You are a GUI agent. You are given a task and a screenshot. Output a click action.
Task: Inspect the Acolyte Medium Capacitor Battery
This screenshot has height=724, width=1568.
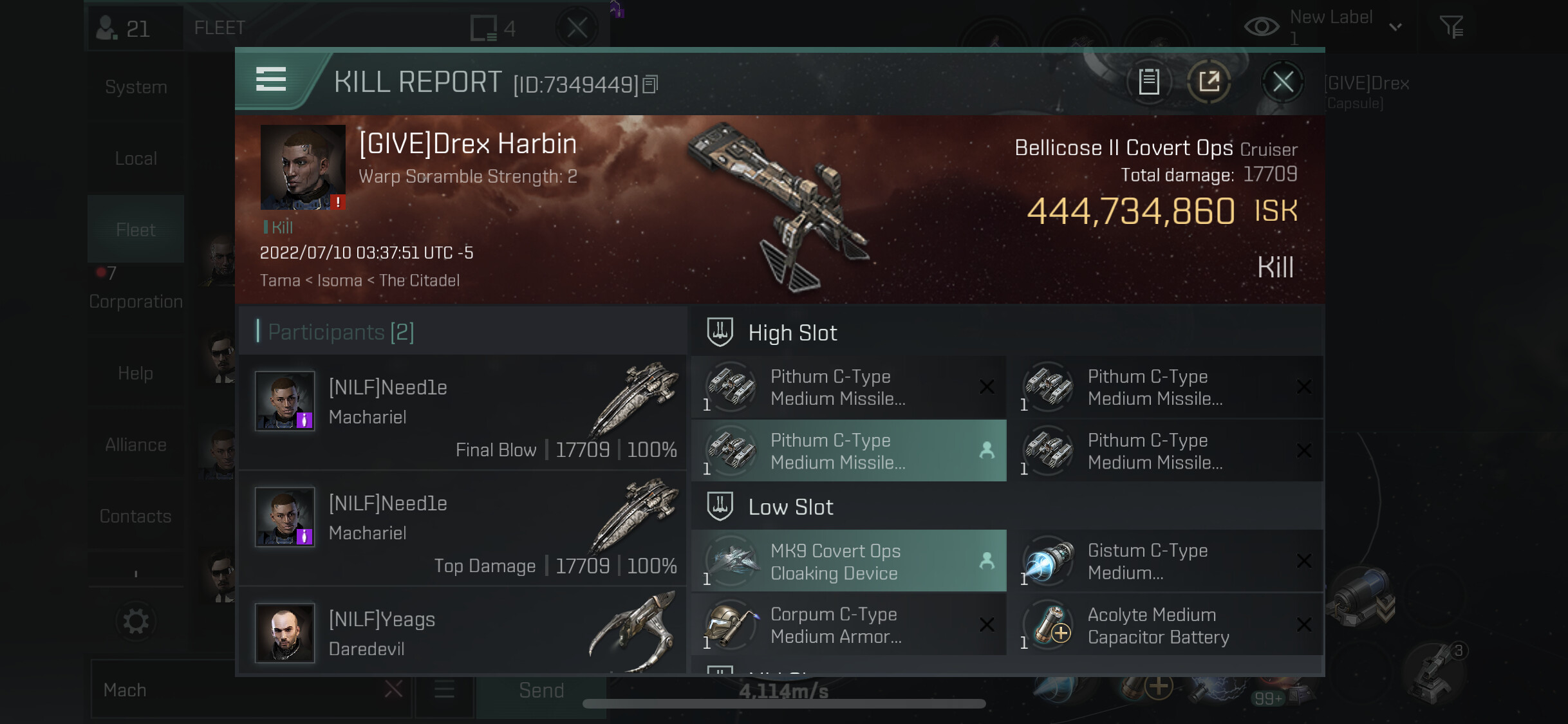(x=1165, y=625)
